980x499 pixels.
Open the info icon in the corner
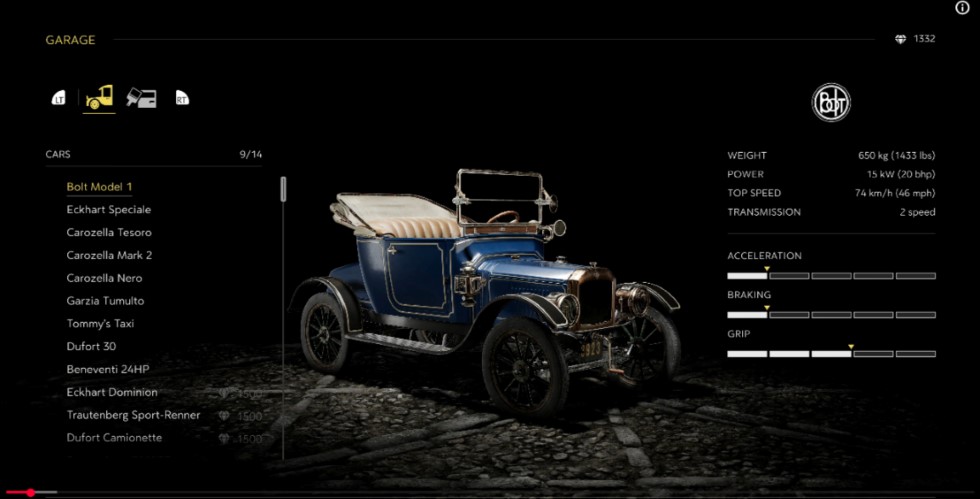click(963, 8)
